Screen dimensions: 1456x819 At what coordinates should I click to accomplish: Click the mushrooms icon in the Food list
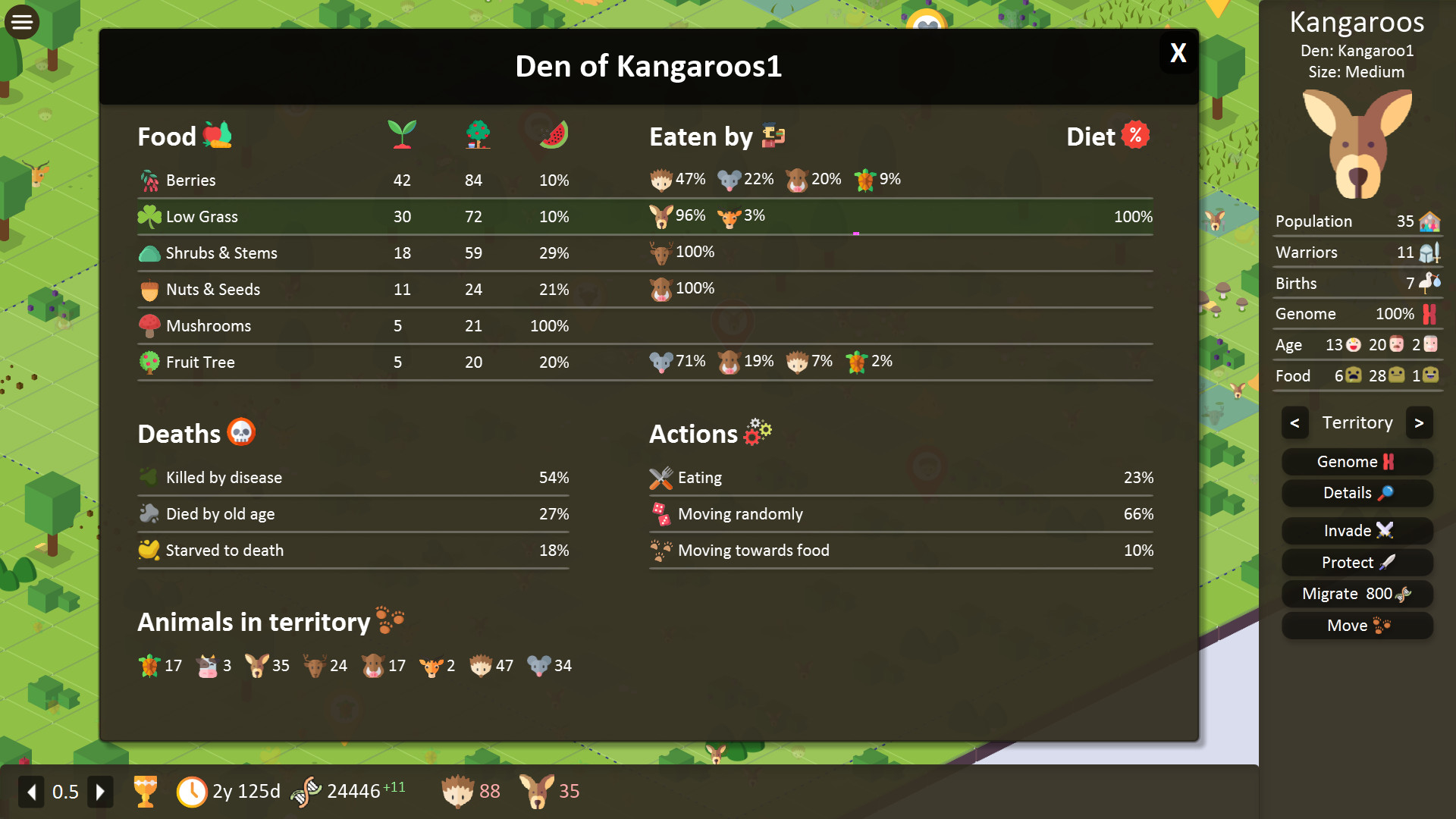pyautogui.click(x=152, y=325)
